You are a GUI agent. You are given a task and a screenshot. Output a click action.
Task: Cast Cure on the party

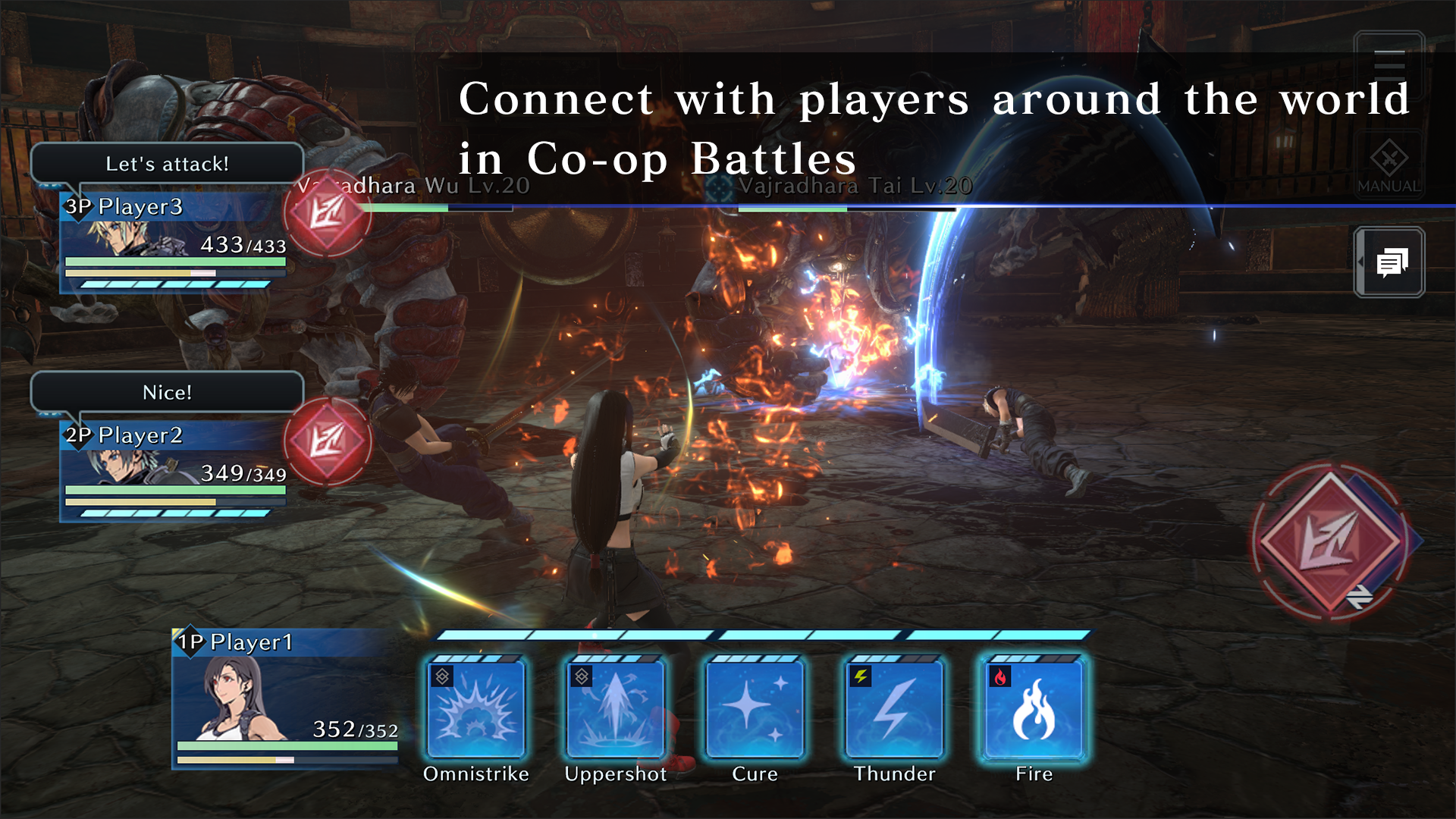[x=755, y=711]
